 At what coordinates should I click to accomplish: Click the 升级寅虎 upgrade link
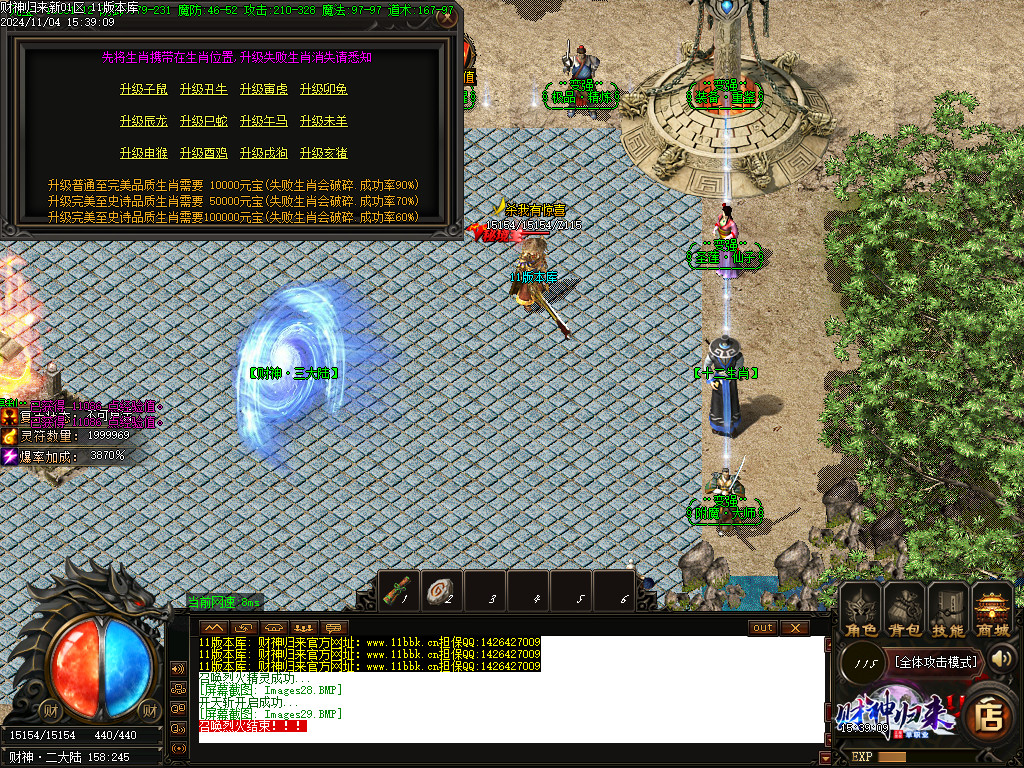click(x=264, y=90)
